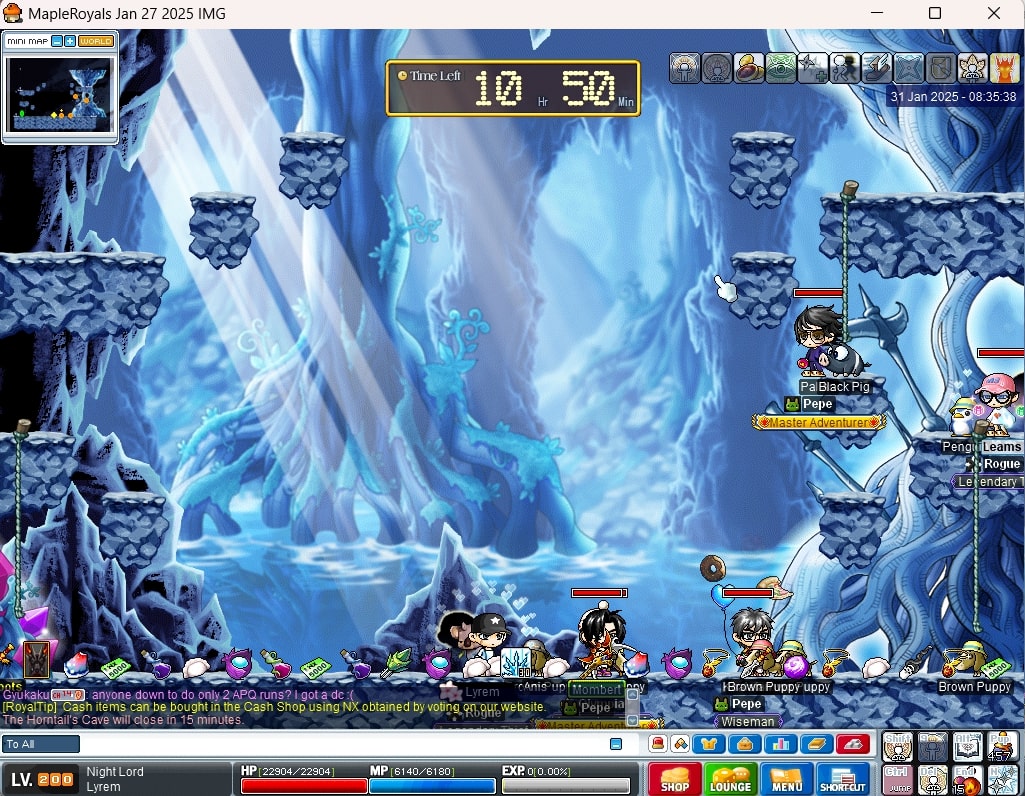Shrink the minimap with minus button
This screenshot has height=796, width=1025.
tap(57, 41)
